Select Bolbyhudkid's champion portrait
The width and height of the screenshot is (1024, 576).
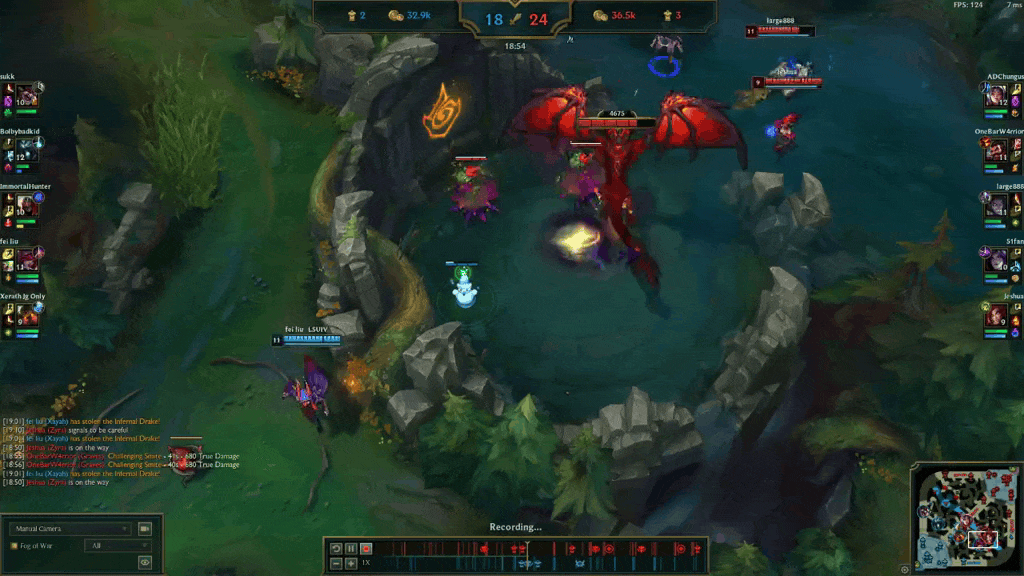click(26, 150)
